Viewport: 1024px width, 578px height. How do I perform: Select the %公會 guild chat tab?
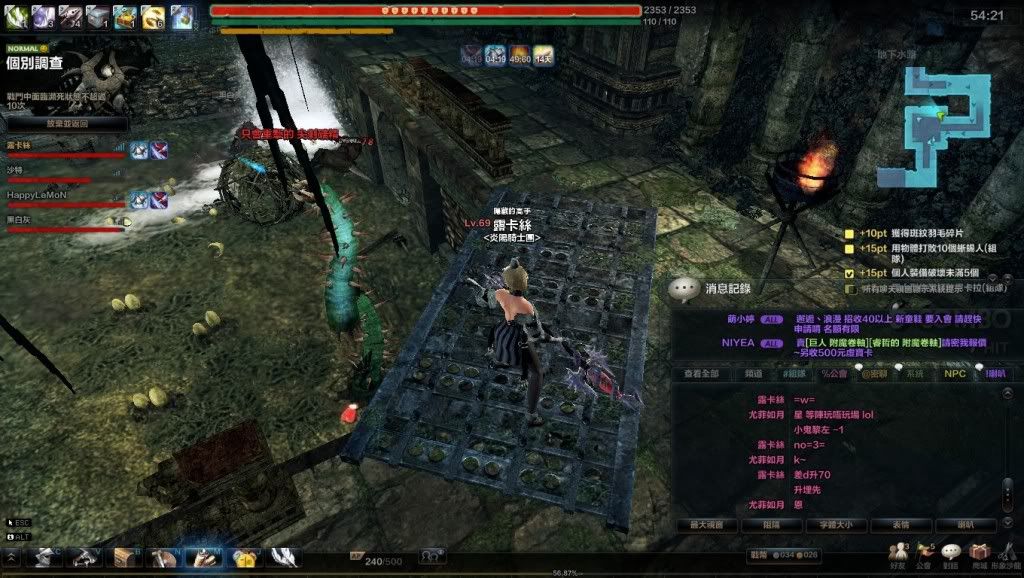point(832,373)
